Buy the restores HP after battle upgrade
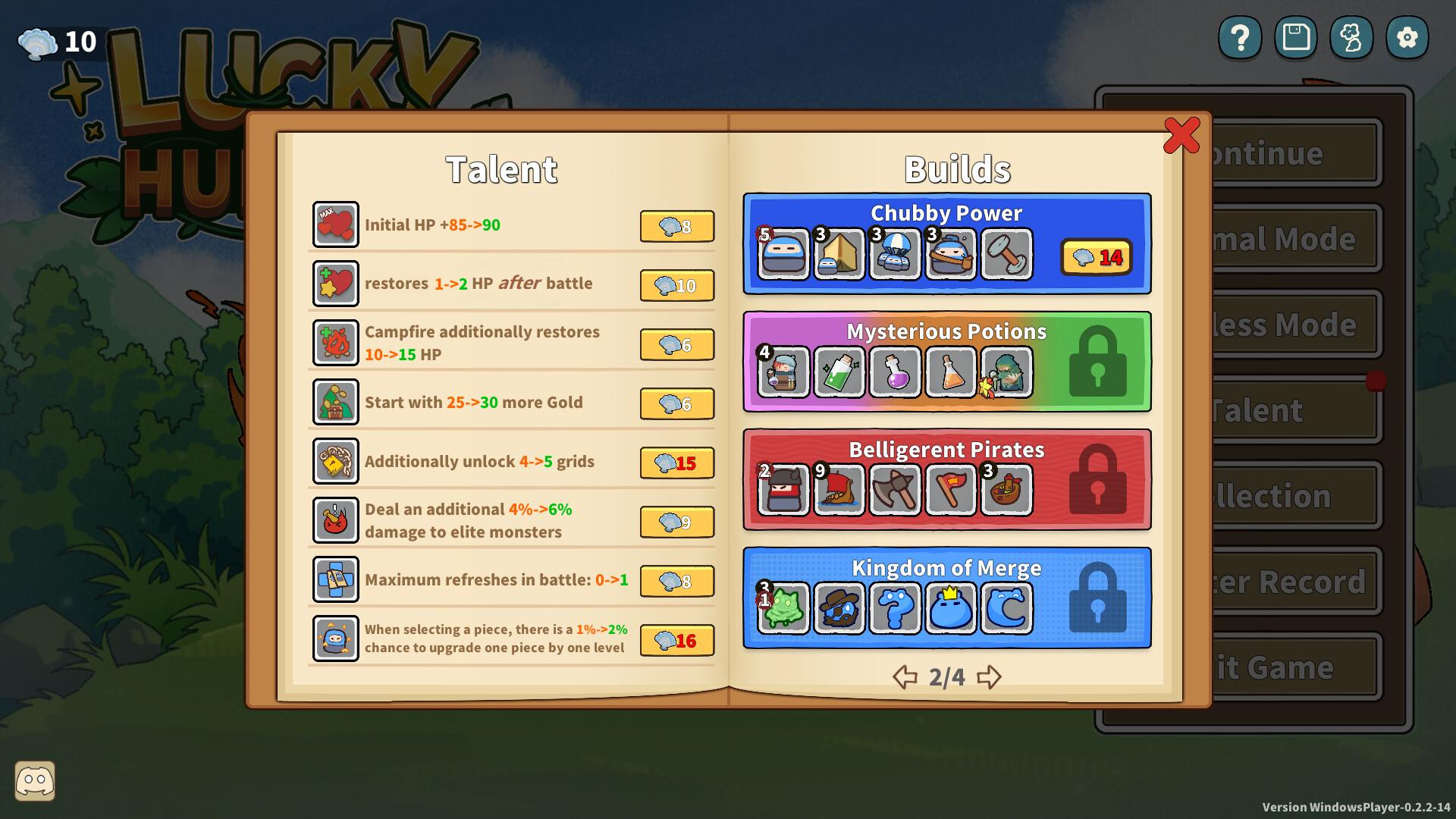The image size is (1456, 819). click(x=676, y=285)
